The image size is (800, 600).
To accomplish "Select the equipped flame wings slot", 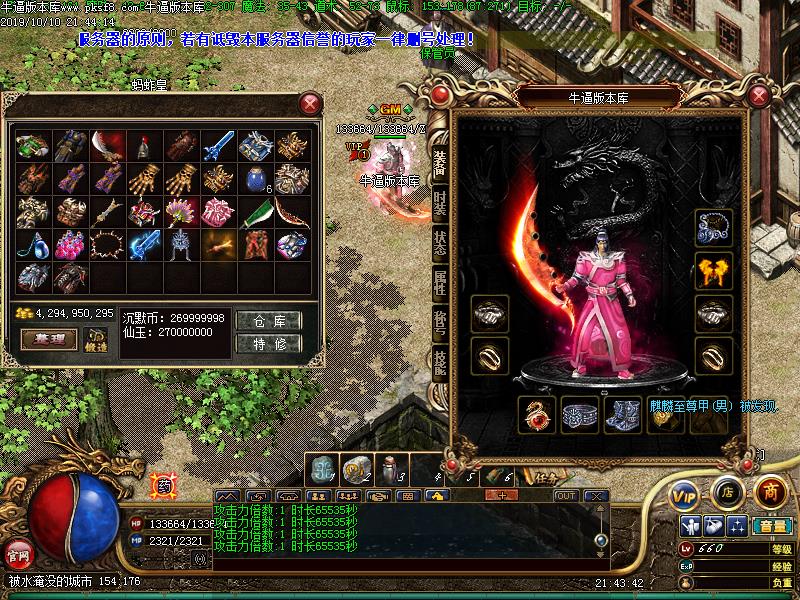I will click(714, 269).
